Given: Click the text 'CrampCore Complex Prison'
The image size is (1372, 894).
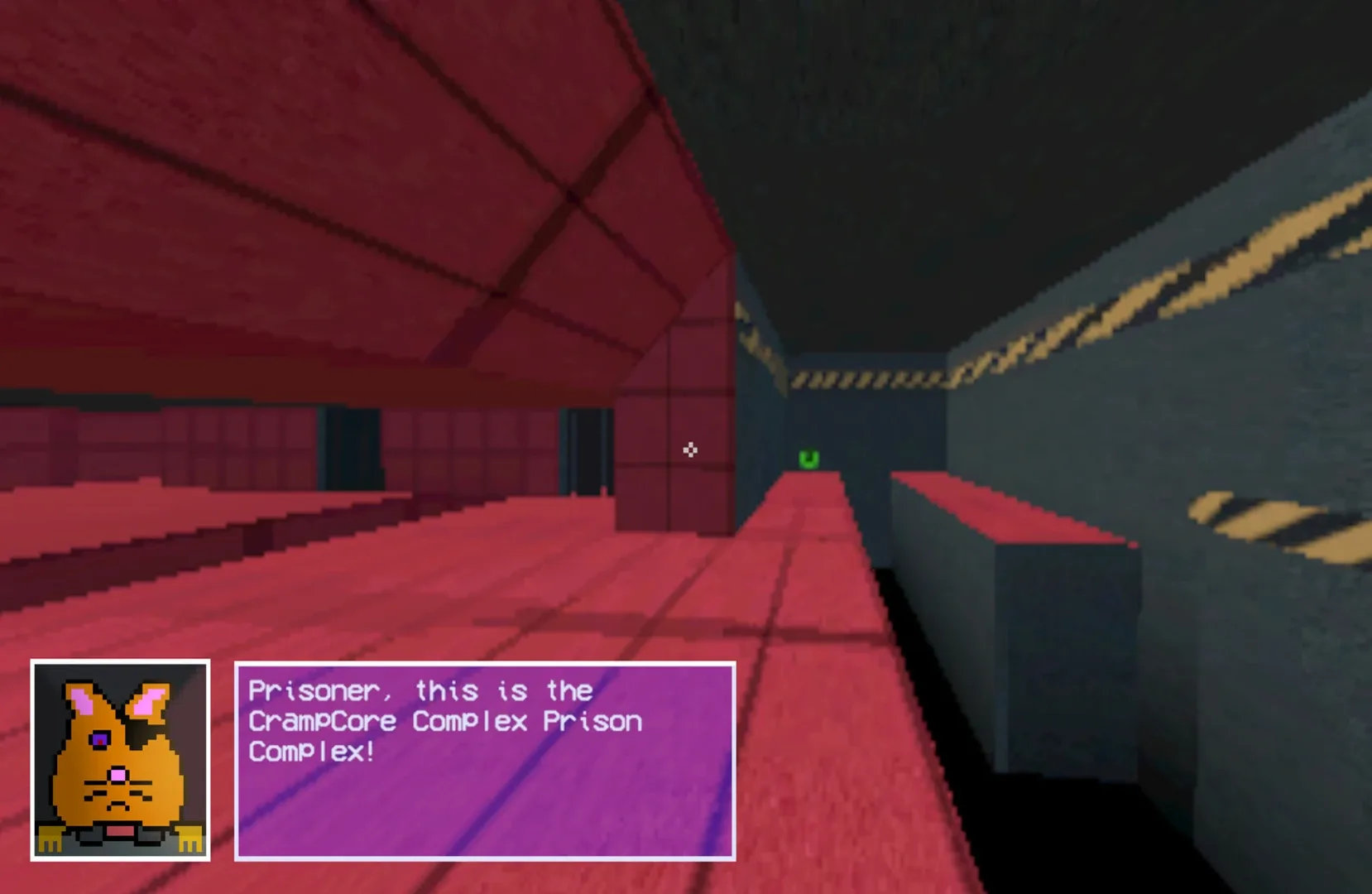Looking at the screenshot, I should pos(443,721).
